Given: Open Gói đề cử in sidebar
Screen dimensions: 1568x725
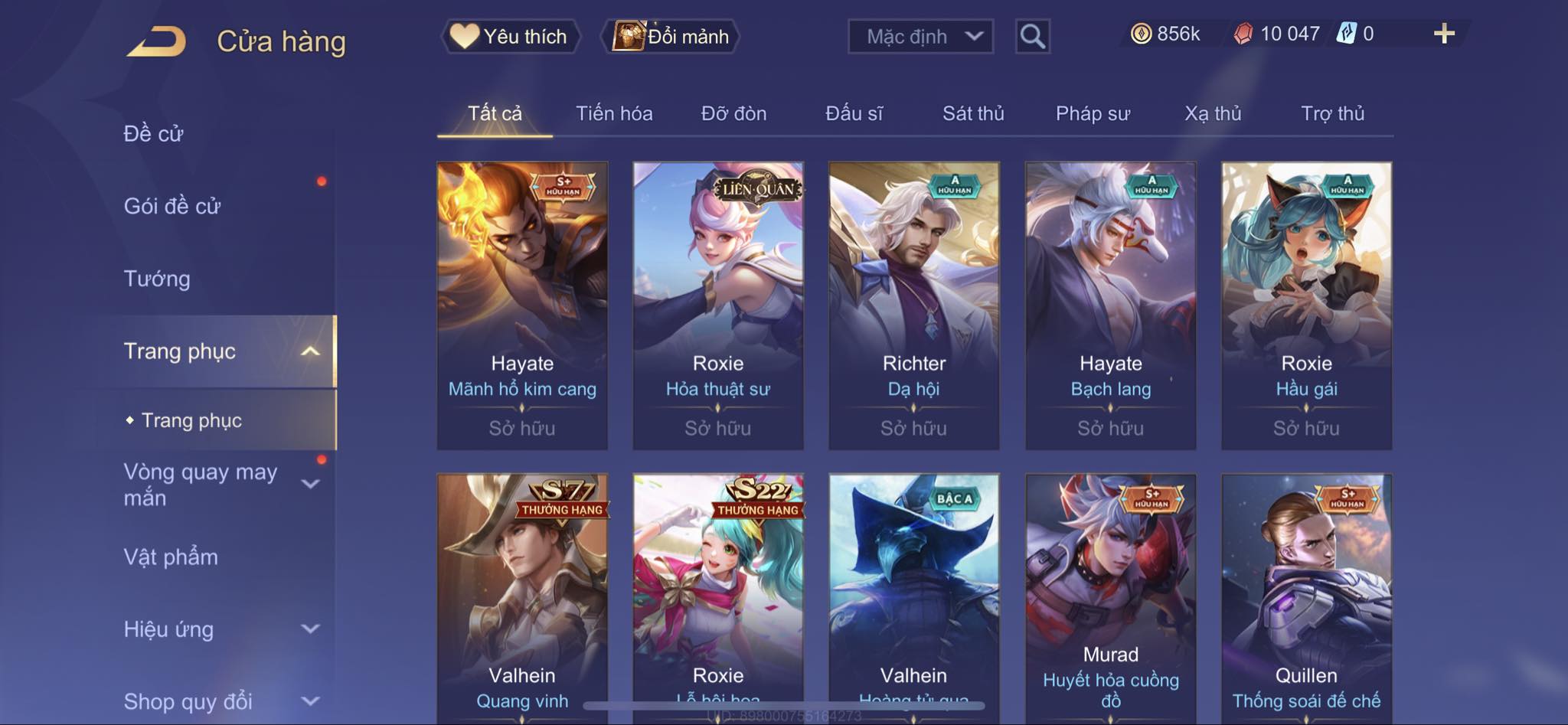Looking at the screenshot, I should 172,206.
